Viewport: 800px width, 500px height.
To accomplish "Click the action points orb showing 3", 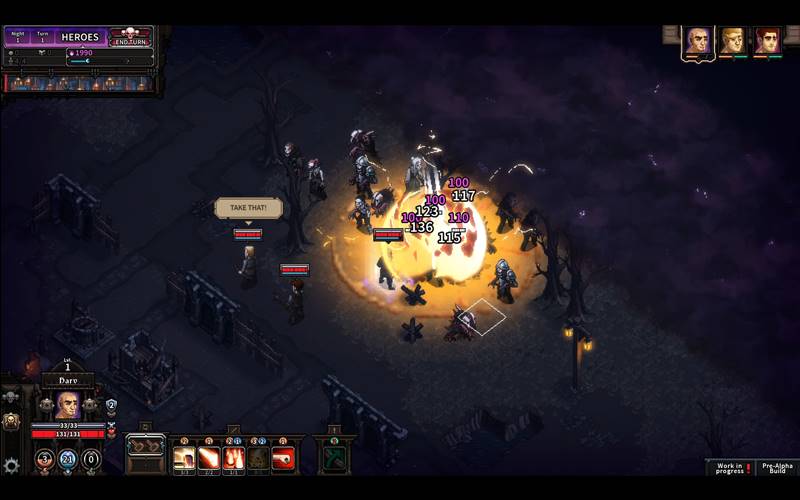I will pos(44,460).
